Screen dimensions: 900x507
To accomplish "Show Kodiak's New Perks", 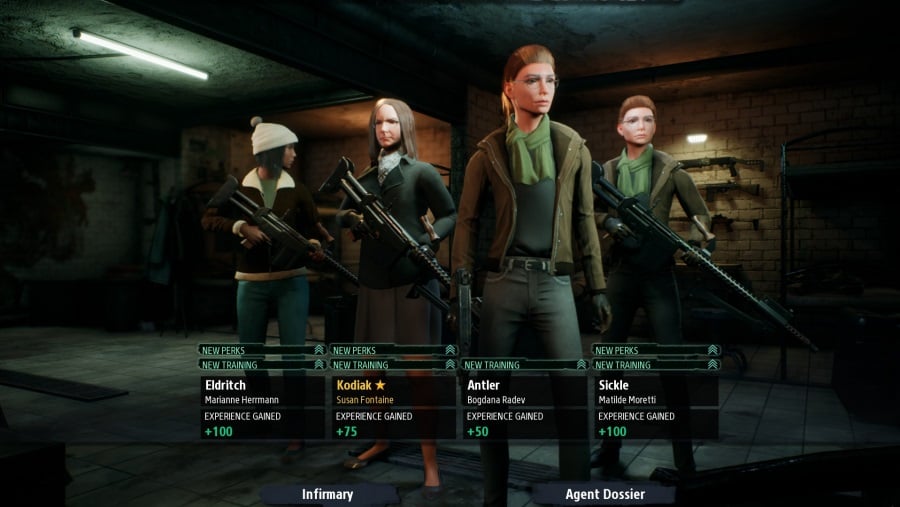I will pyautogui.click(x=393, y=350).
